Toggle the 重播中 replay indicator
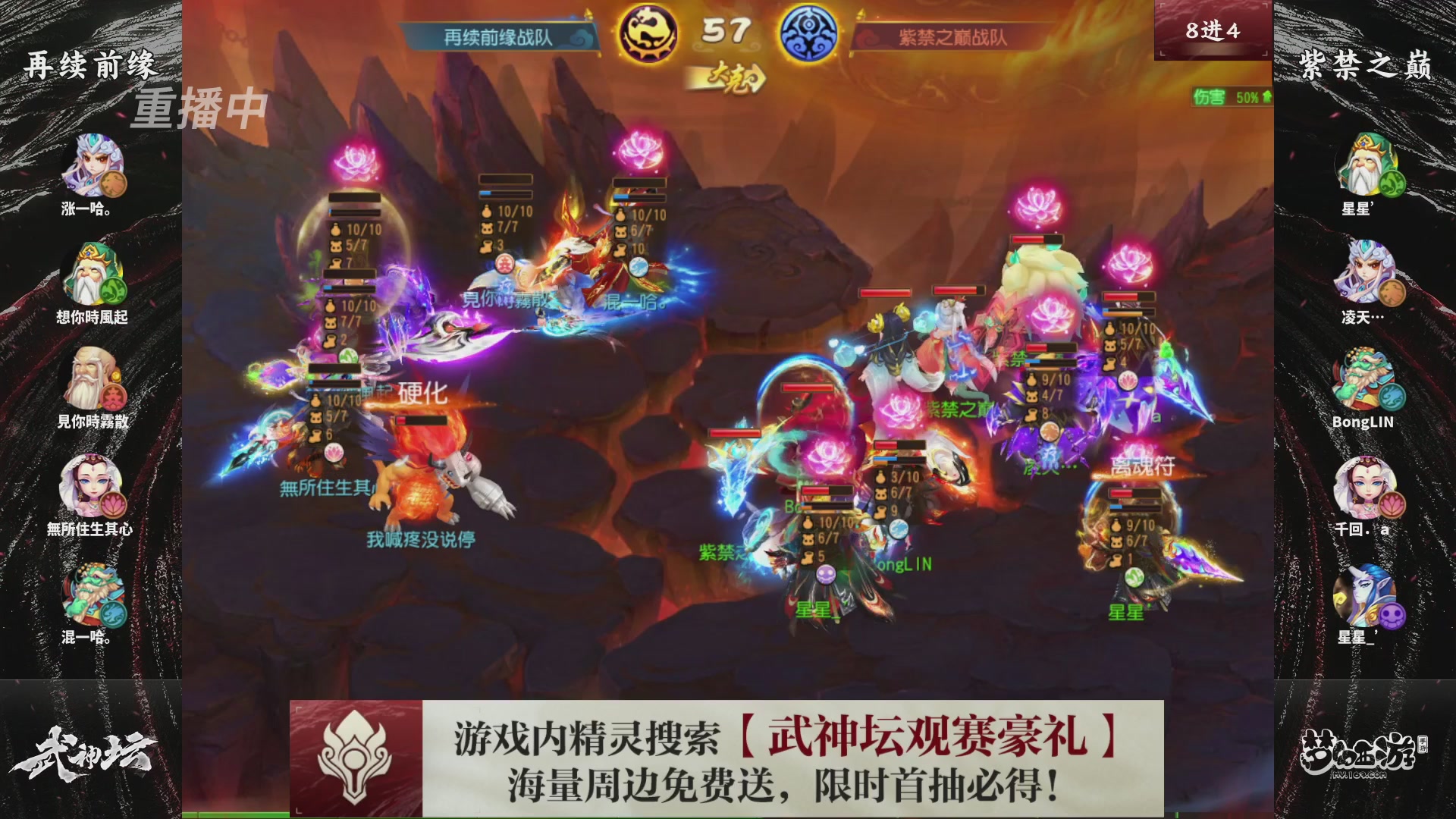Viewport: 1456px width, 819px height. (x=201, y=108)
